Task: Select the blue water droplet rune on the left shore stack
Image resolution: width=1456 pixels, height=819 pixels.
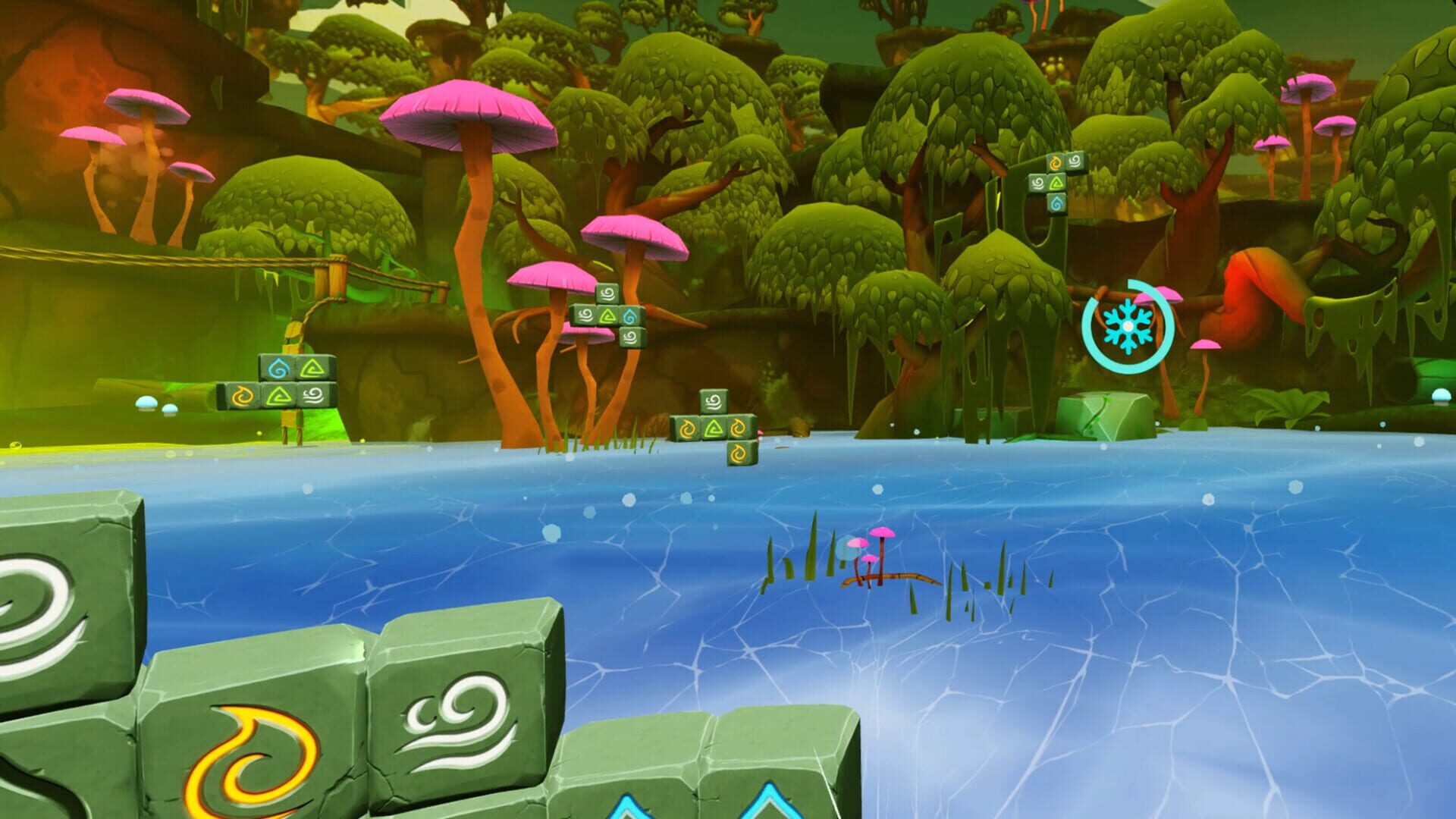Action: pyautogui.click(x=278, y=368)
